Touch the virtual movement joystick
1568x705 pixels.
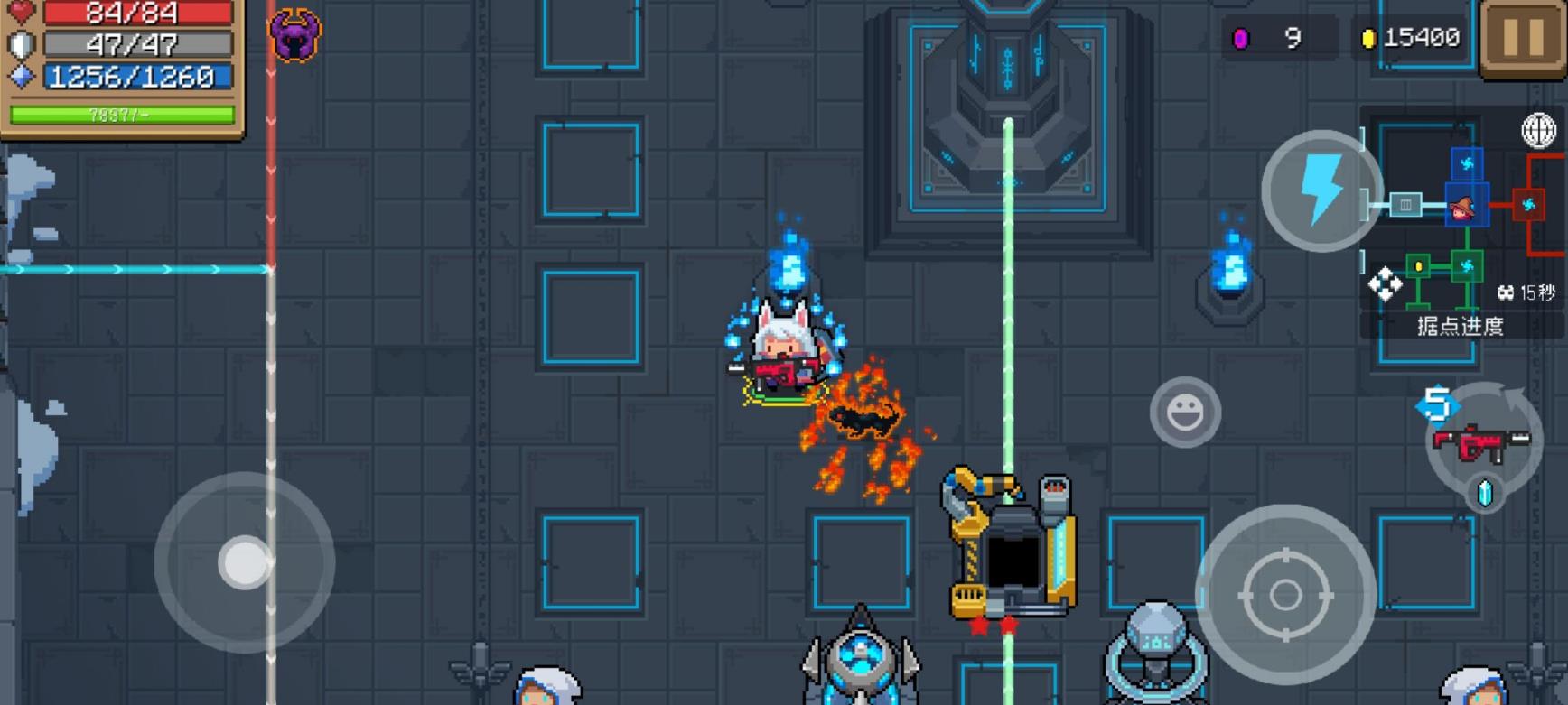(245, 562)
